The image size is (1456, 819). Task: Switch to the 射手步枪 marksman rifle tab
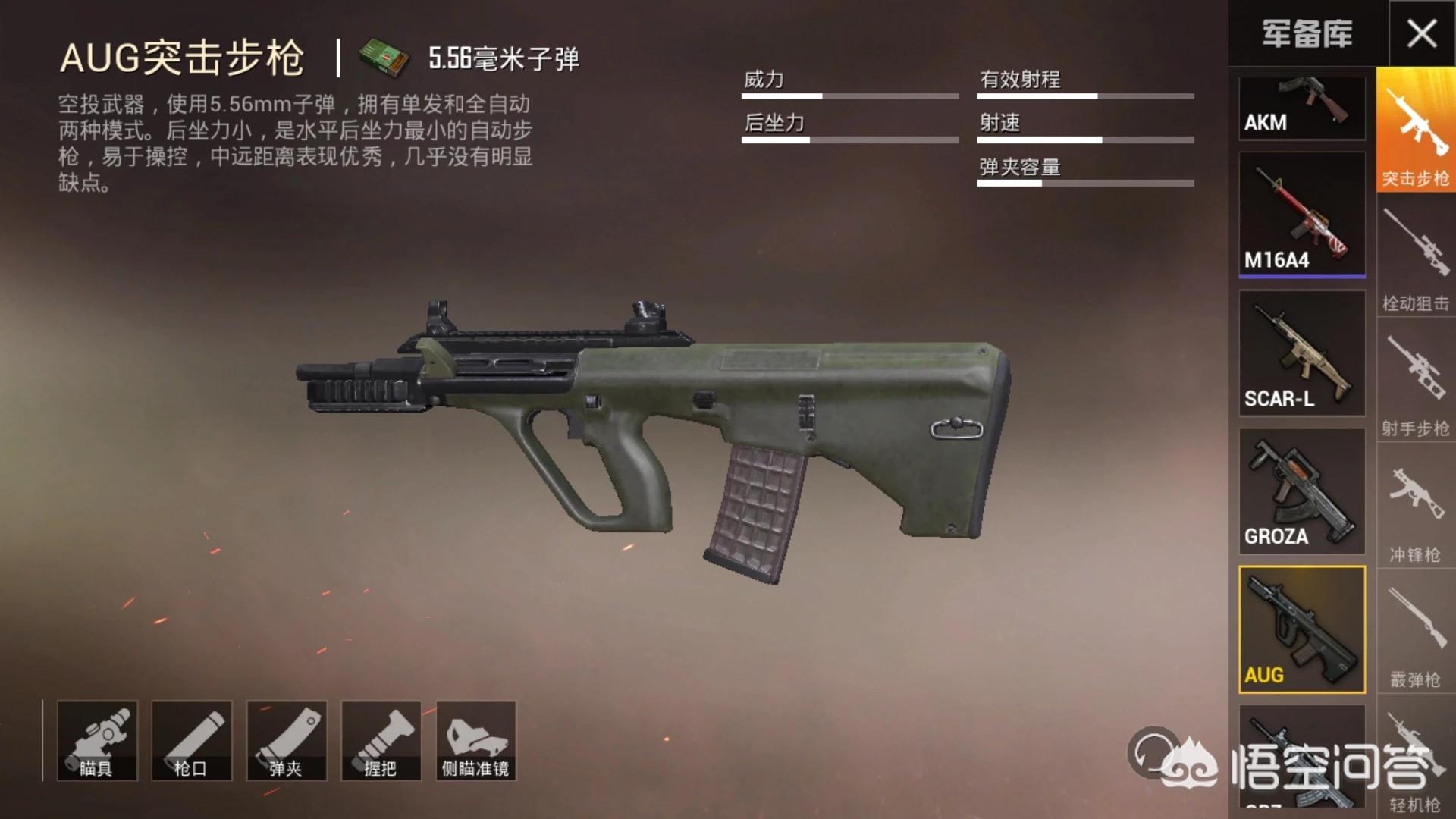coord(1415,383)
